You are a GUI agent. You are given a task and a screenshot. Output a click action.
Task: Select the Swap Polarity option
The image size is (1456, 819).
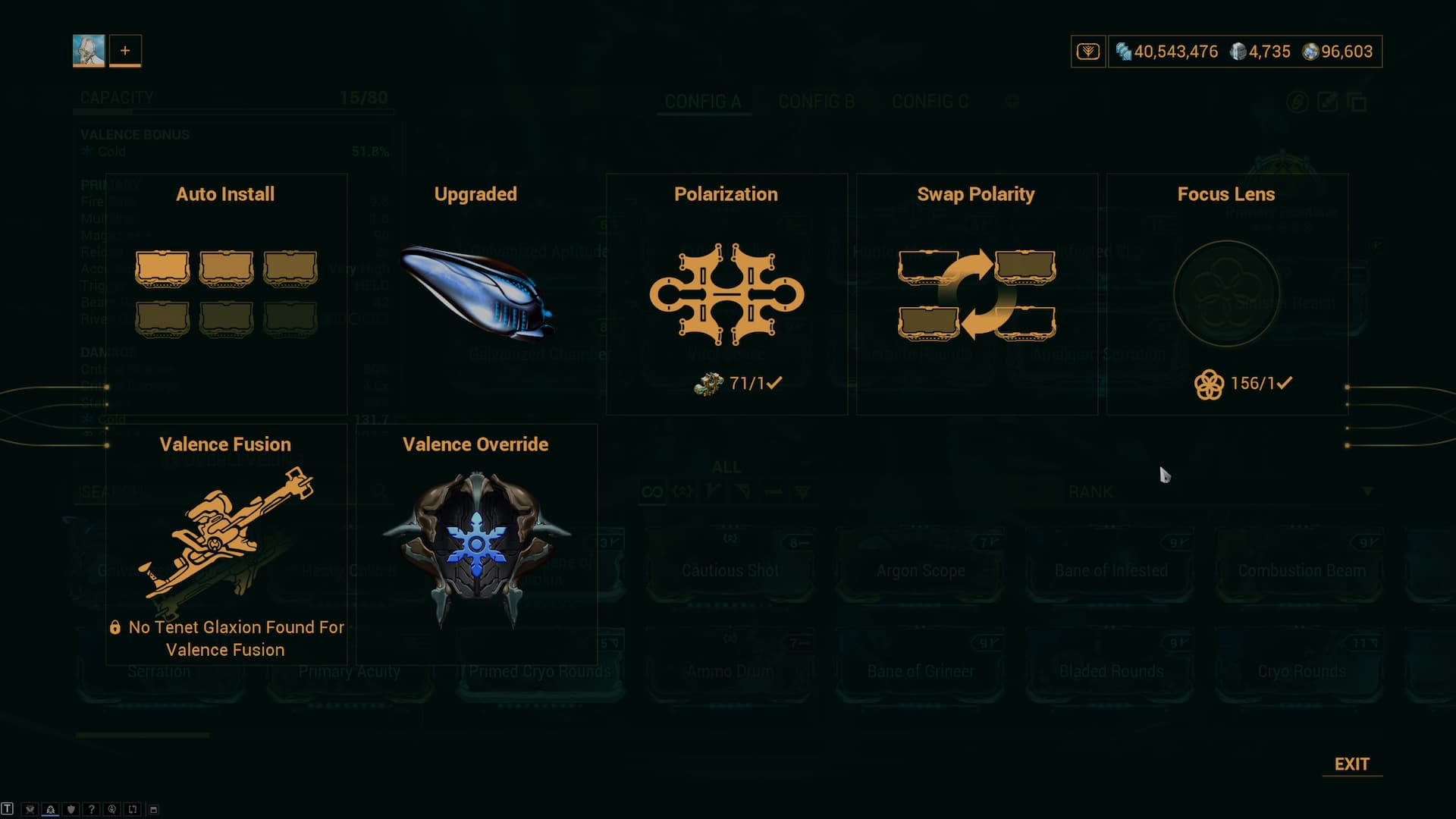point(977,293)
